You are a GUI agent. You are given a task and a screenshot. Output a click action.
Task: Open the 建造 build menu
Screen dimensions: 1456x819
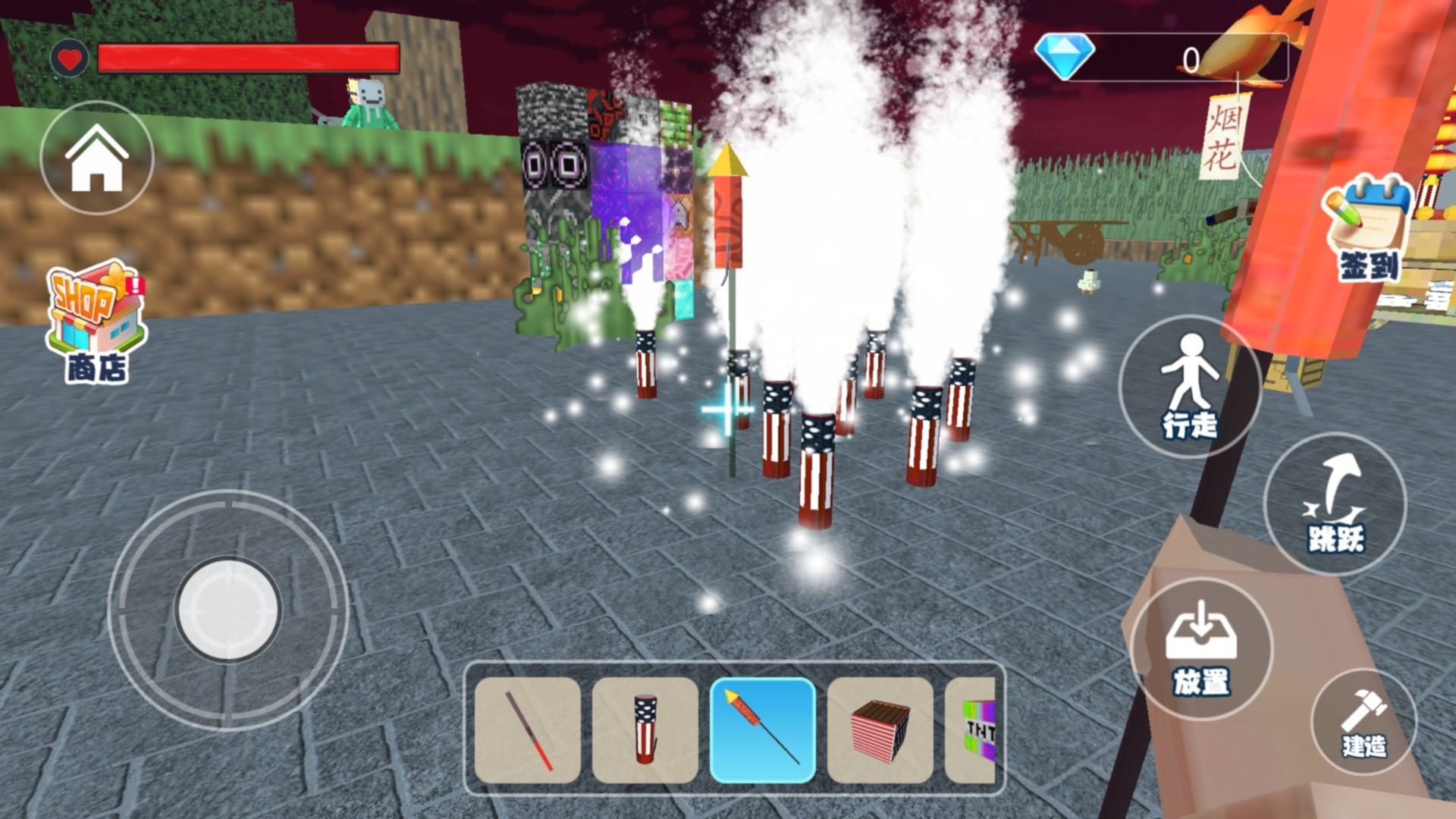click(1363, 722)
